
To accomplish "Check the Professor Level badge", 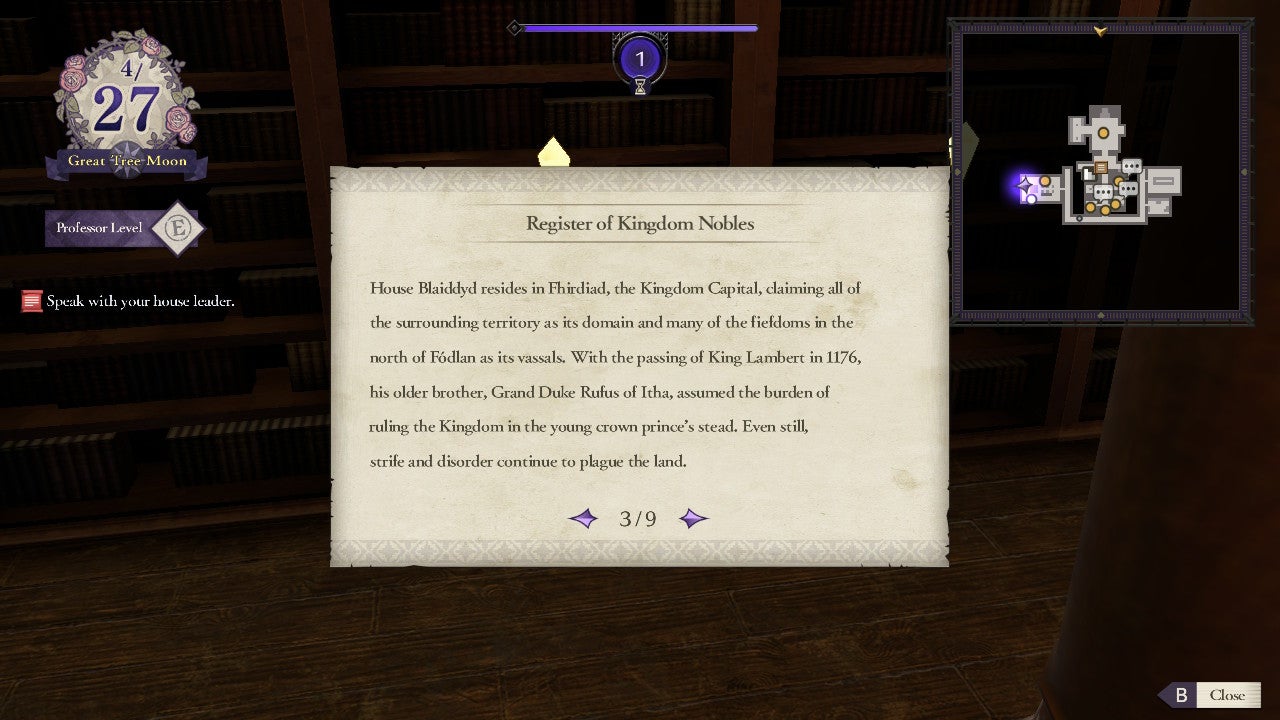I will (177, 229).
